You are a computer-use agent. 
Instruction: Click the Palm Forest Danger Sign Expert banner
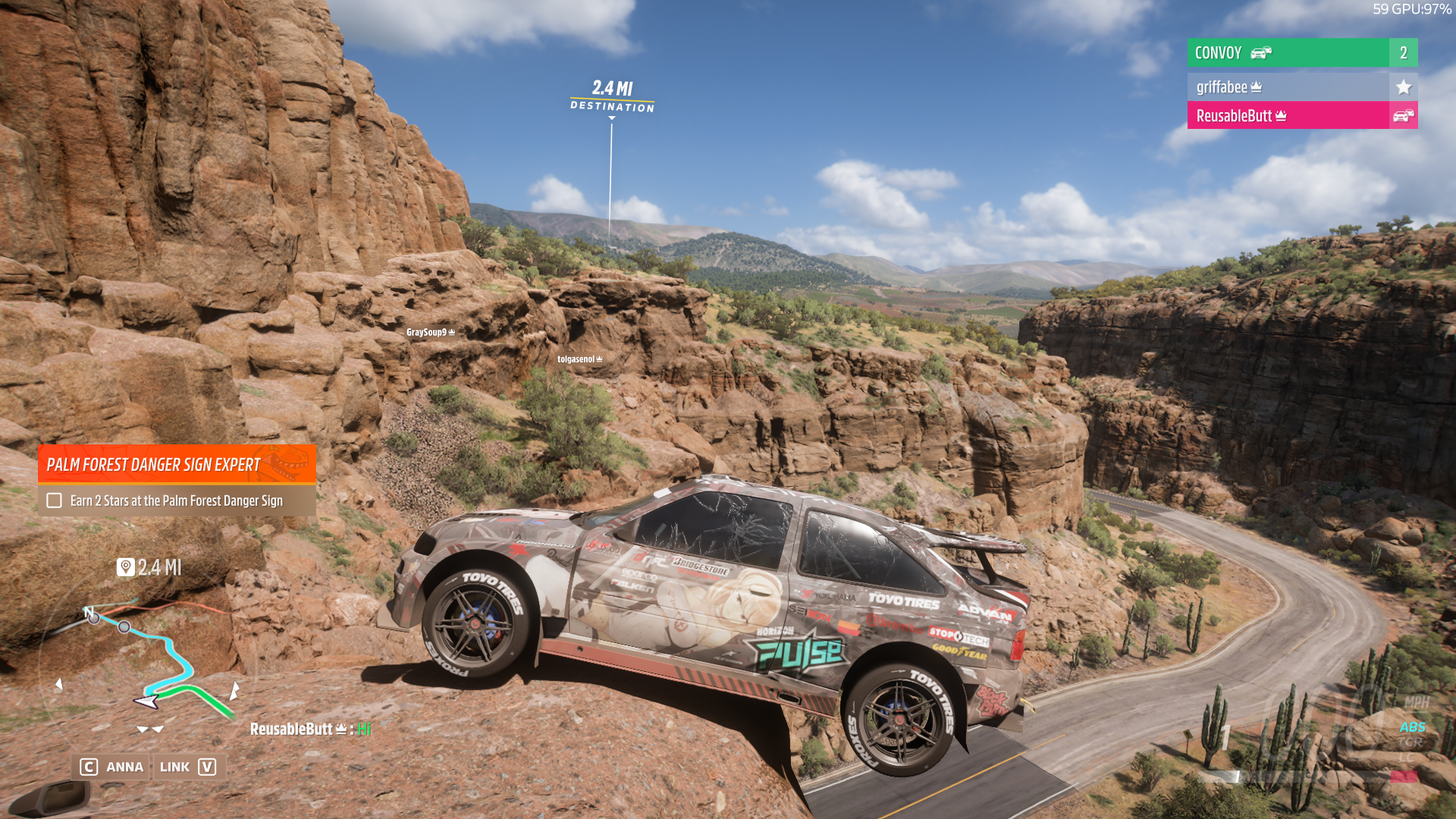[x=177, y=464]
